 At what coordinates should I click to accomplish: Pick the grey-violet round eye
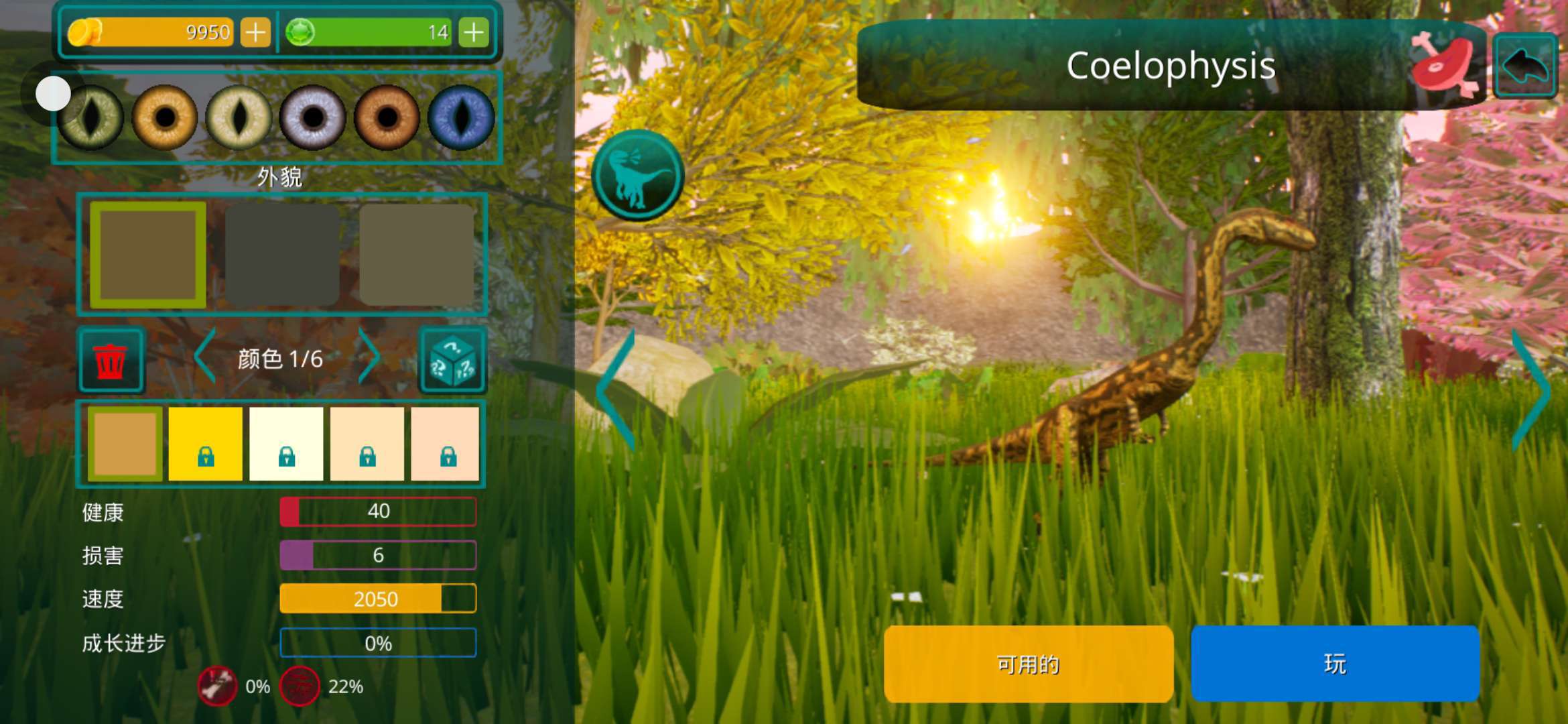(x=312, y=117)
